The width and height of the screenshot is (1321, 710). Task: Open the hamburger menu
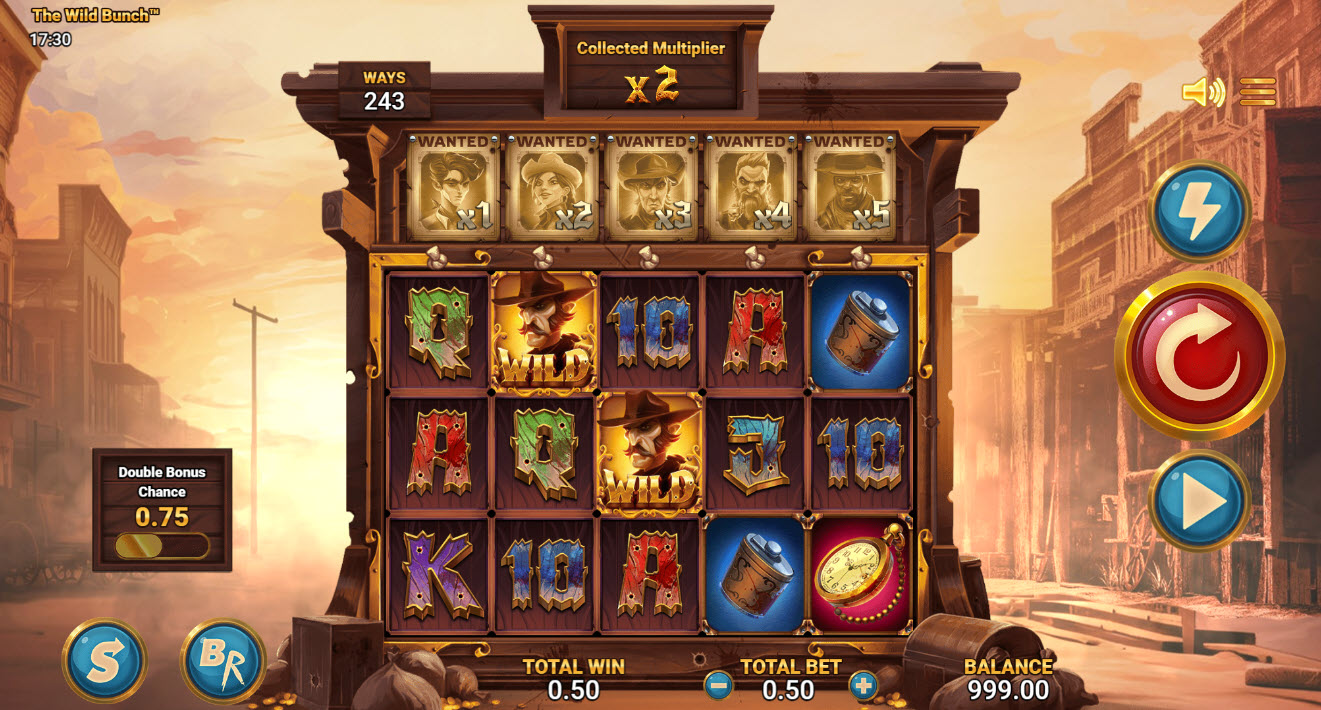(1257, 93)
